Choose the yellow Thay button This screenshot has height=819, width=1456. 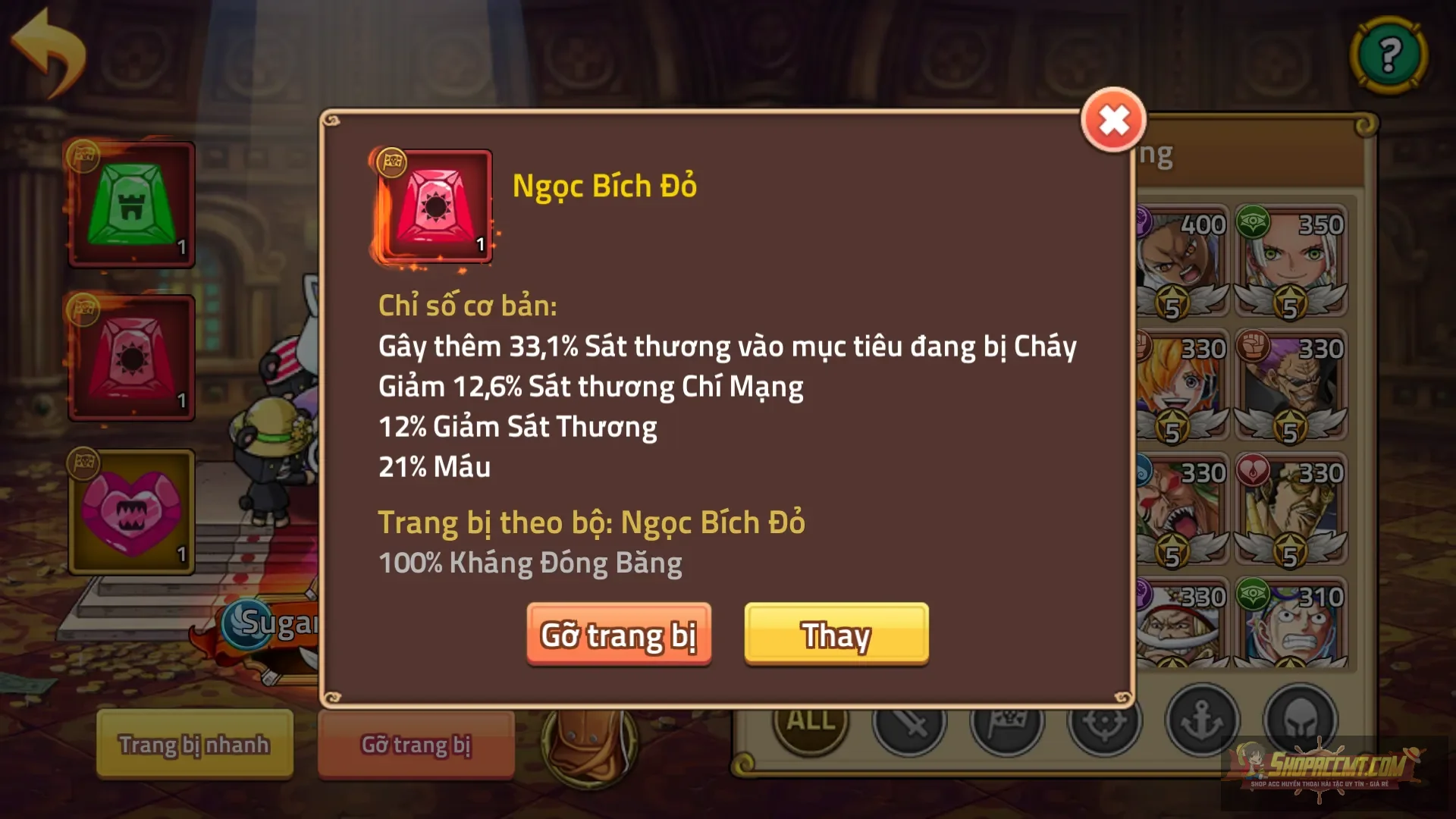[836, 635]
